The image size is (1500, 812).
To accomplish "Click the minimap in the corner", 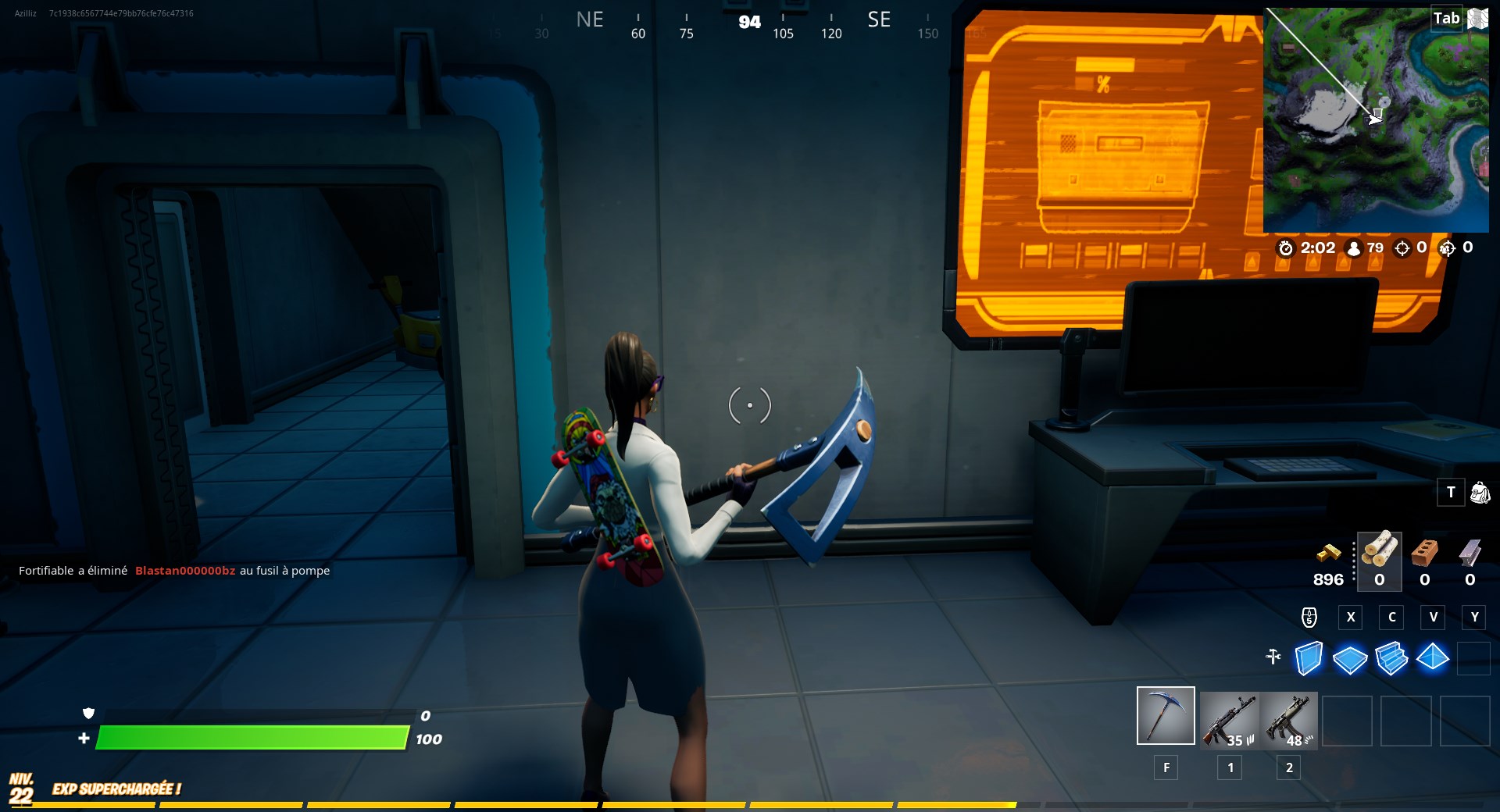I will 1377,117.
